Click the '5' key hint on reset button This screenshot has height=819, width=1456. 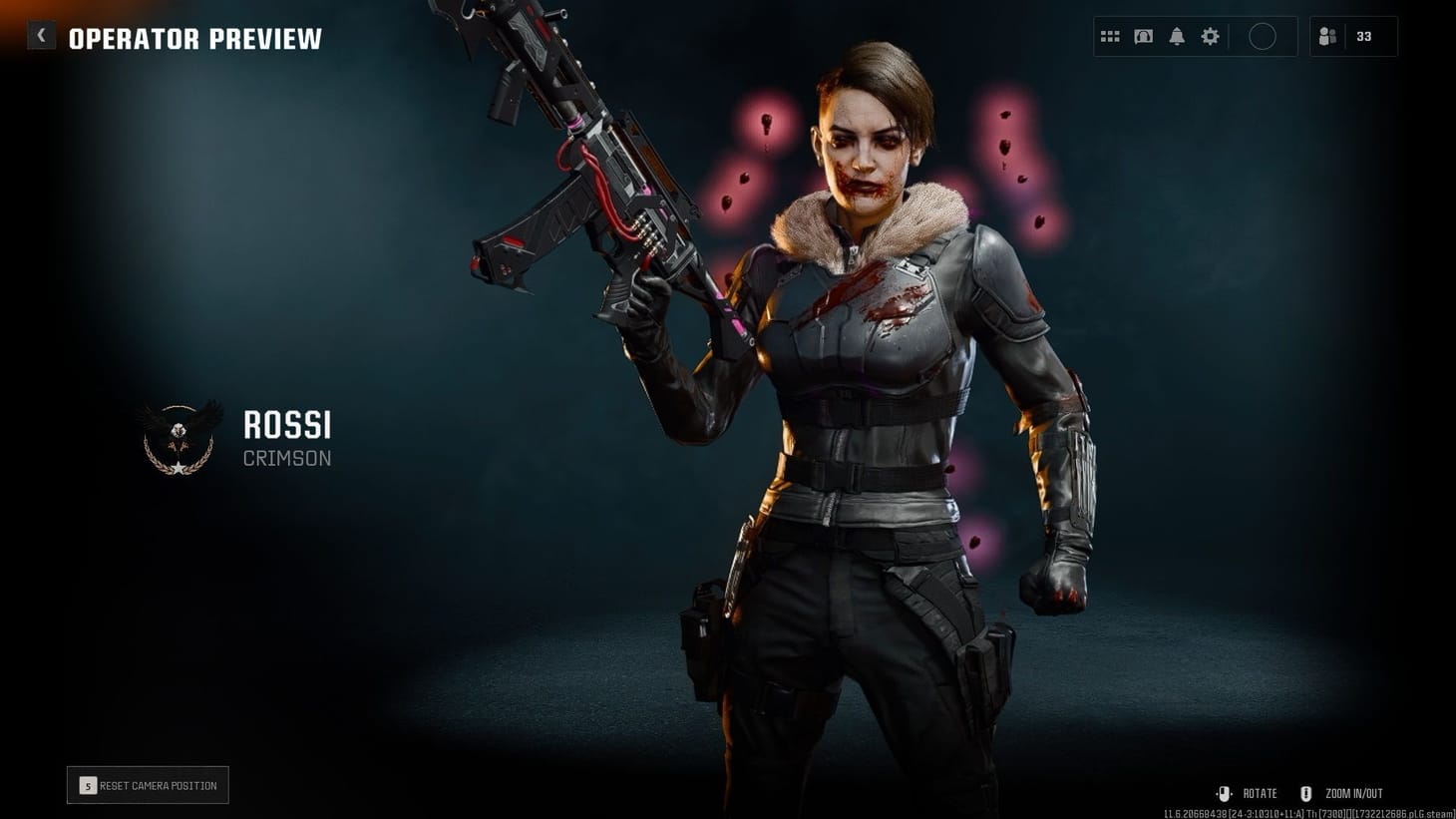[x=88, y=785]
